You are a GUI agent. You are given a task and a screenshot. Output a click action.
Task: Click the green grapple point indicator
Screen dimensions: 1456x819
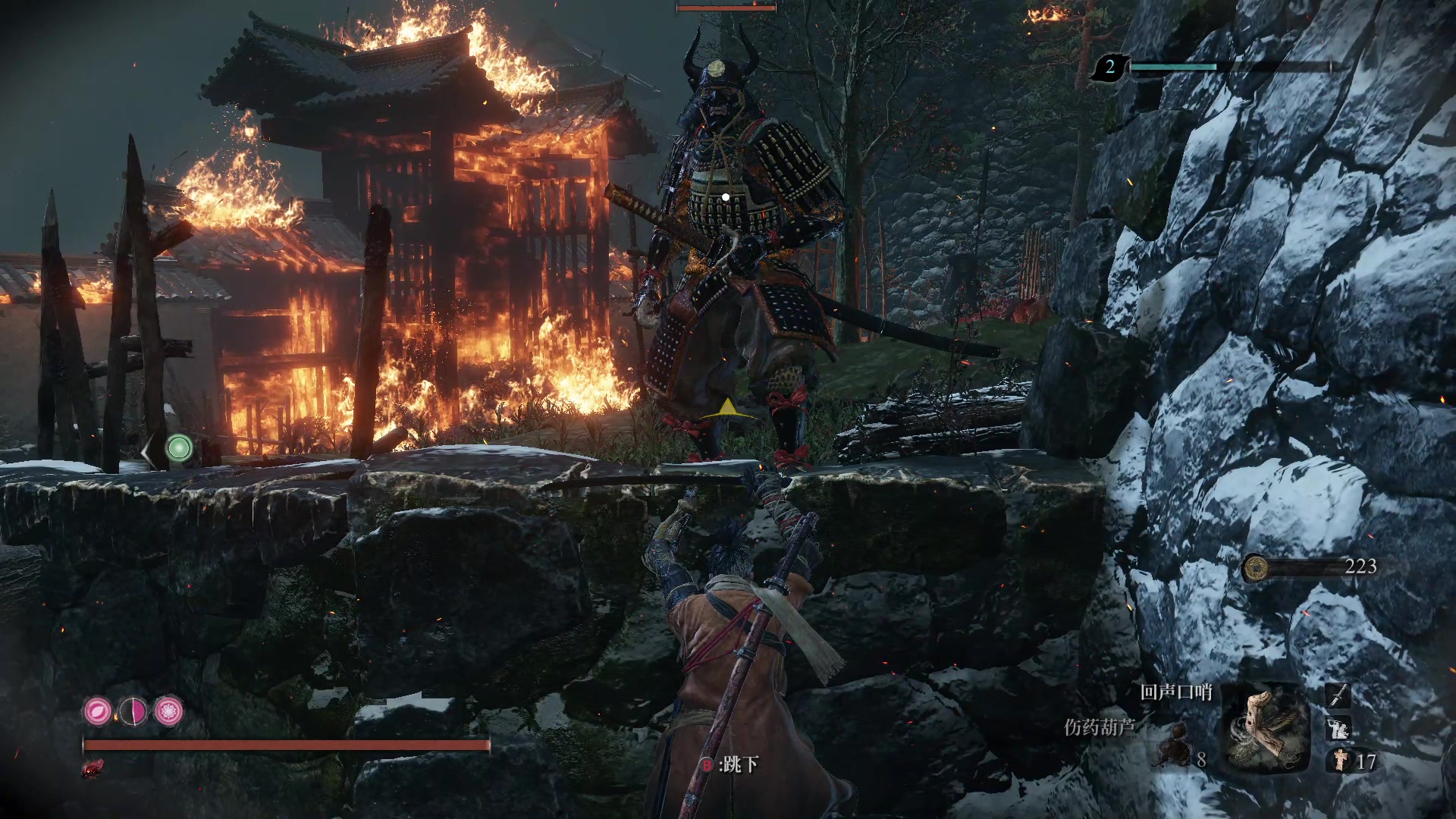(179, 448)
